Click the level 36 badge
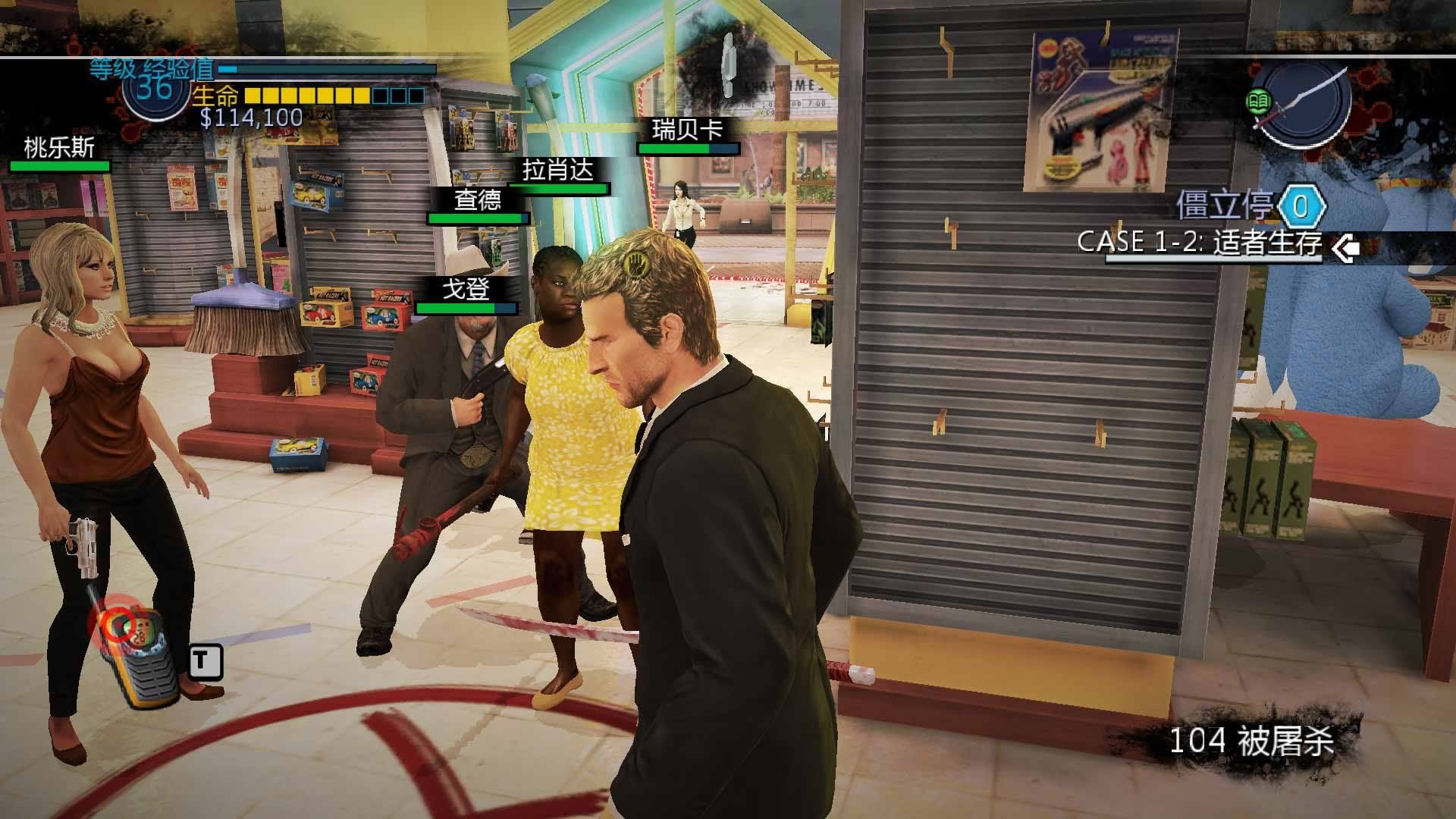The width and height of the screenshot is (1456, 819). point(153,89)
